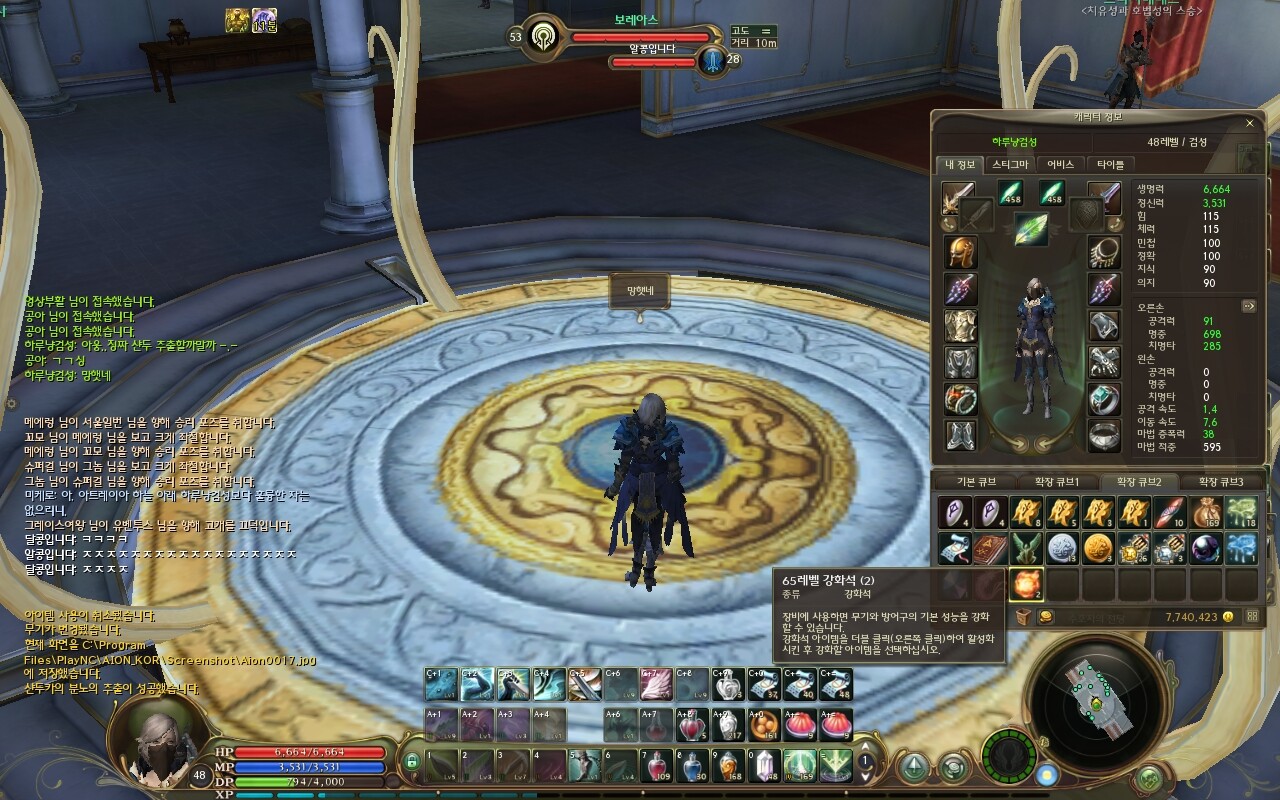1280x800 pixels.
Task: Select the 타이틀 tab
Action: pyautogui.click(x=1110, y=165)
